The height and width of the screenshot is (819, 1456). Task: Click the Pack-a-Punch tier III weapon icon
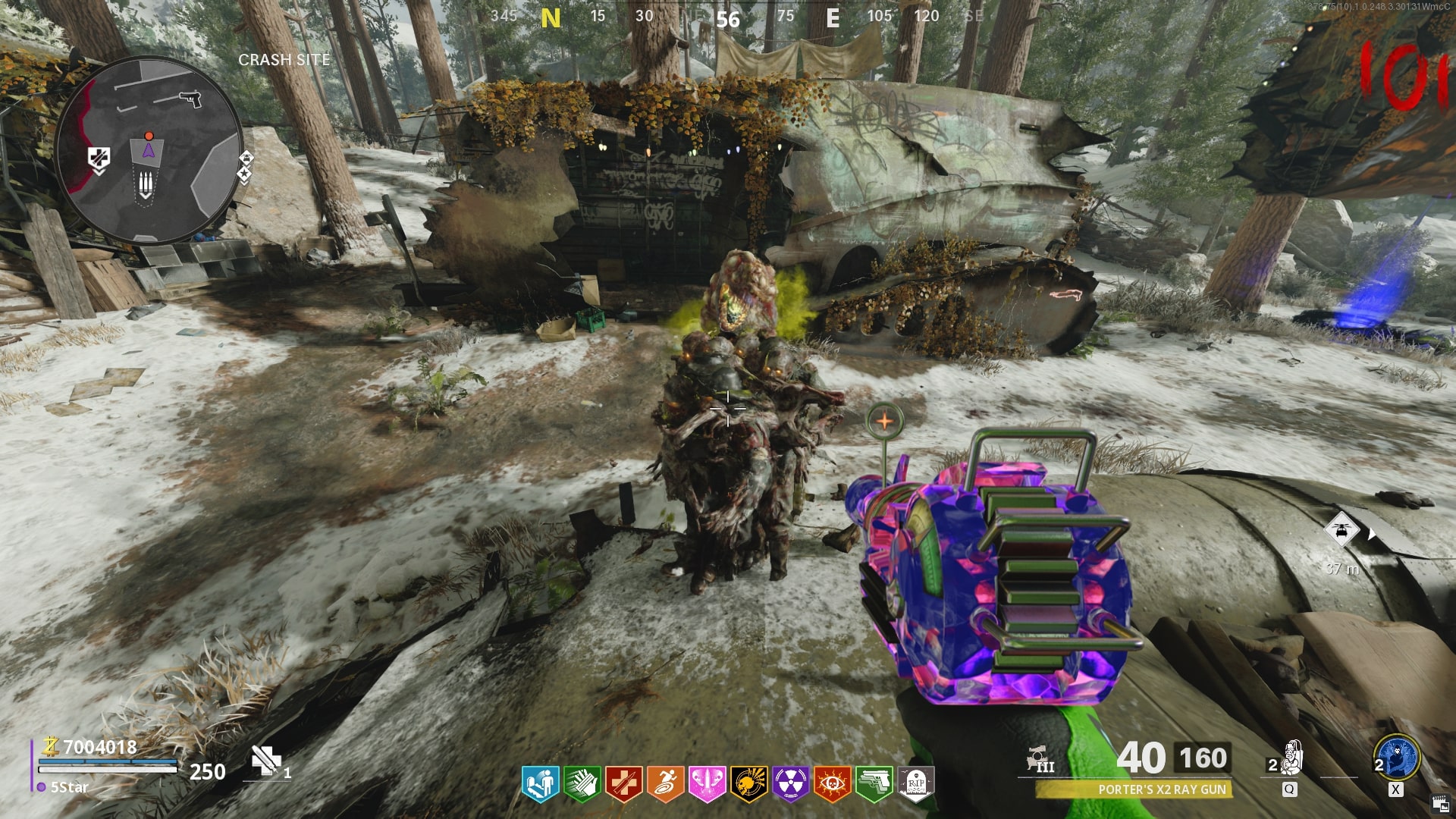(x=1040, y=759)
